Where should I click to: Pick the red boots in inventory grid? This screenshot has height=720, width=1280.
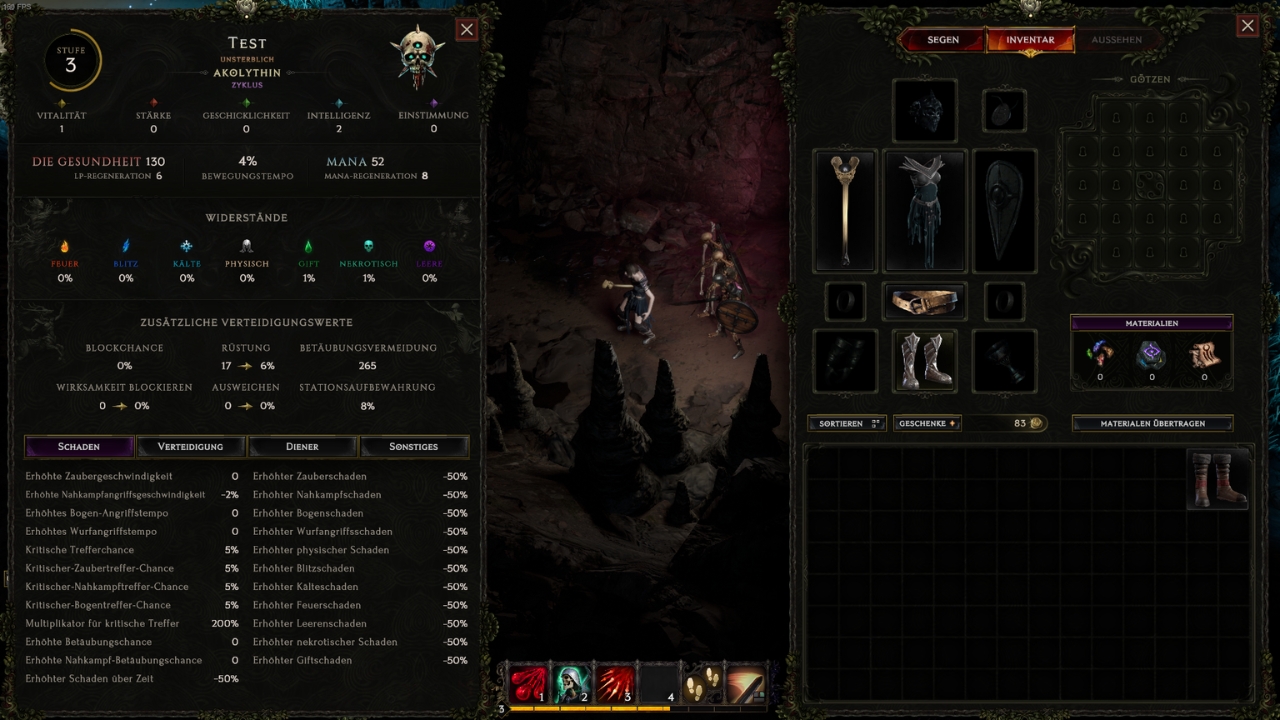tap(1219, 480)
